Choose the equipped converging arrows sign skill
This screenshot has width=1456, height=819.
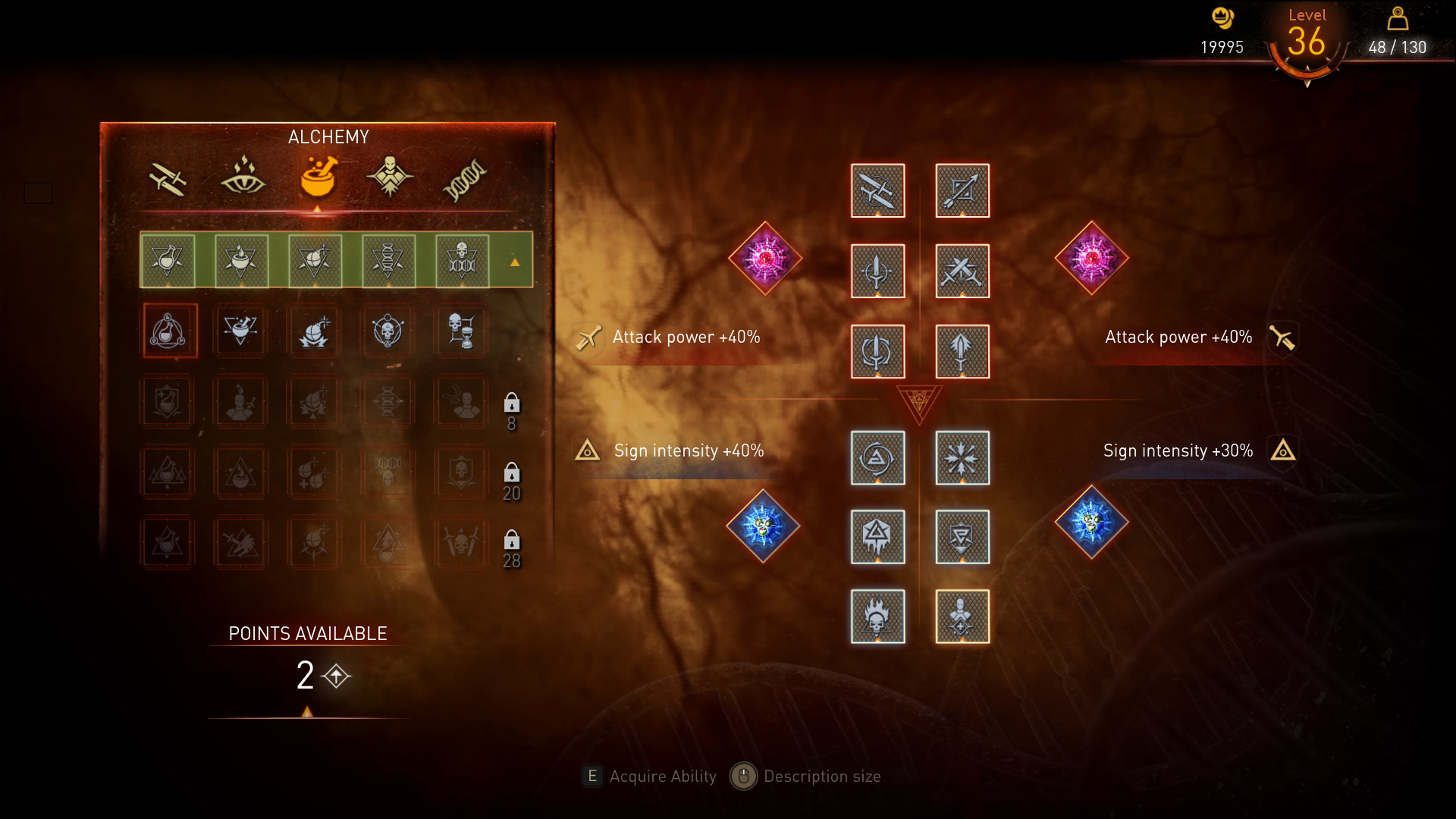962,458
